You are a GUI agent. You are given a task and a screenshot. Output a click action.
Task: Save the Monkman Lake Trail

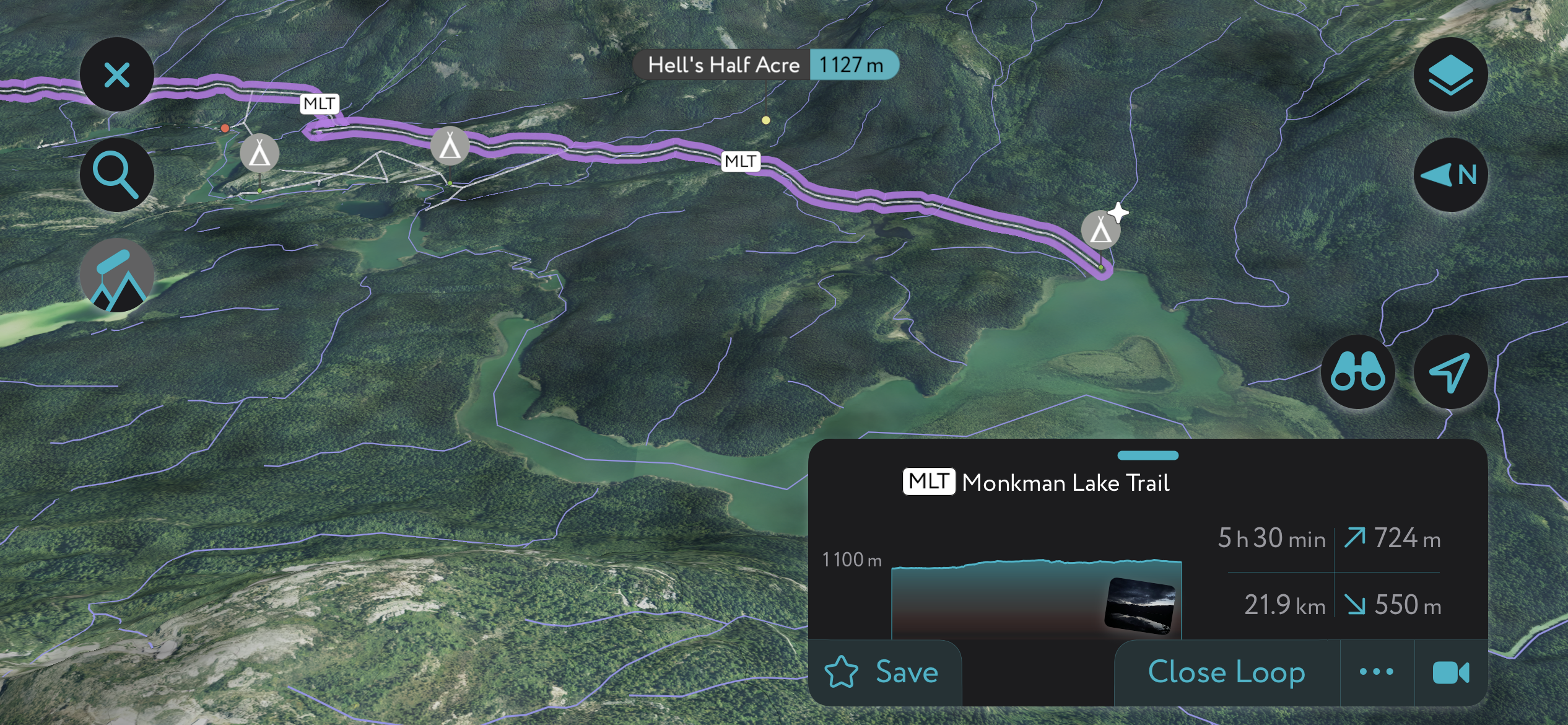click(x=882, y=672)
